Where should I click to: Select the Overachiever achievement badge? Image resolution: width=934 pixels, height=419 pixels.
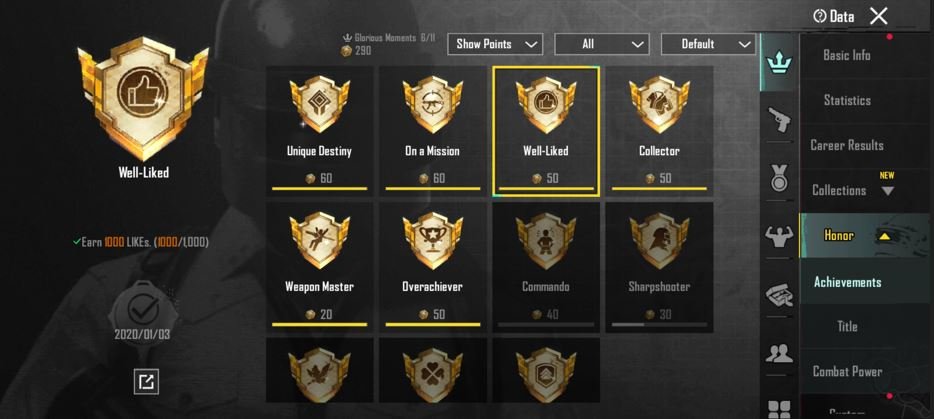click(432, 265)
